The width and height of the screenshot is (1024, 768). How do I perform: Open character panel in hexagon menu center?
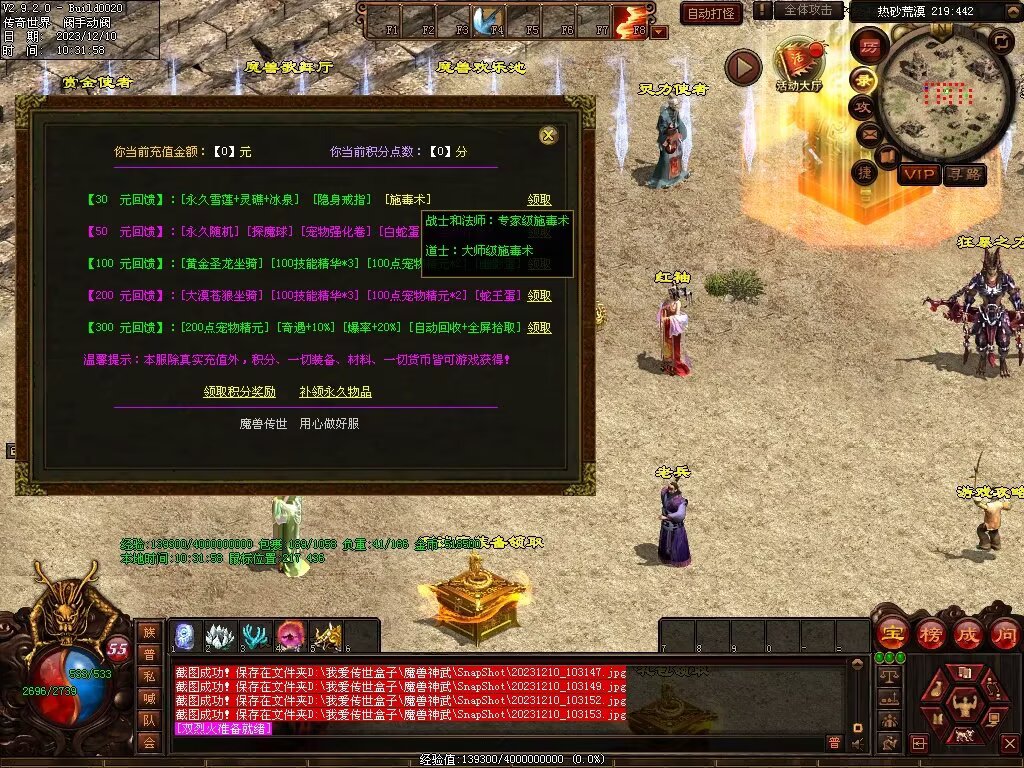[964, 703]
